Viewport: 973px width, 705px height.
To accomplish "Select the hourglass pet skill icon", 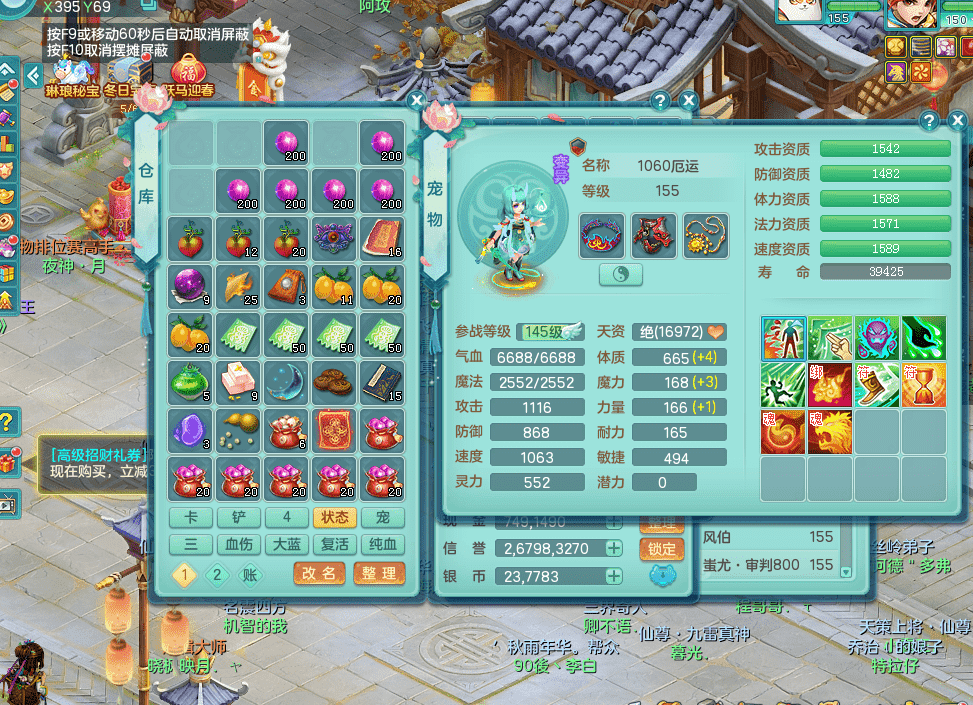I will click(x=924, y=384).
